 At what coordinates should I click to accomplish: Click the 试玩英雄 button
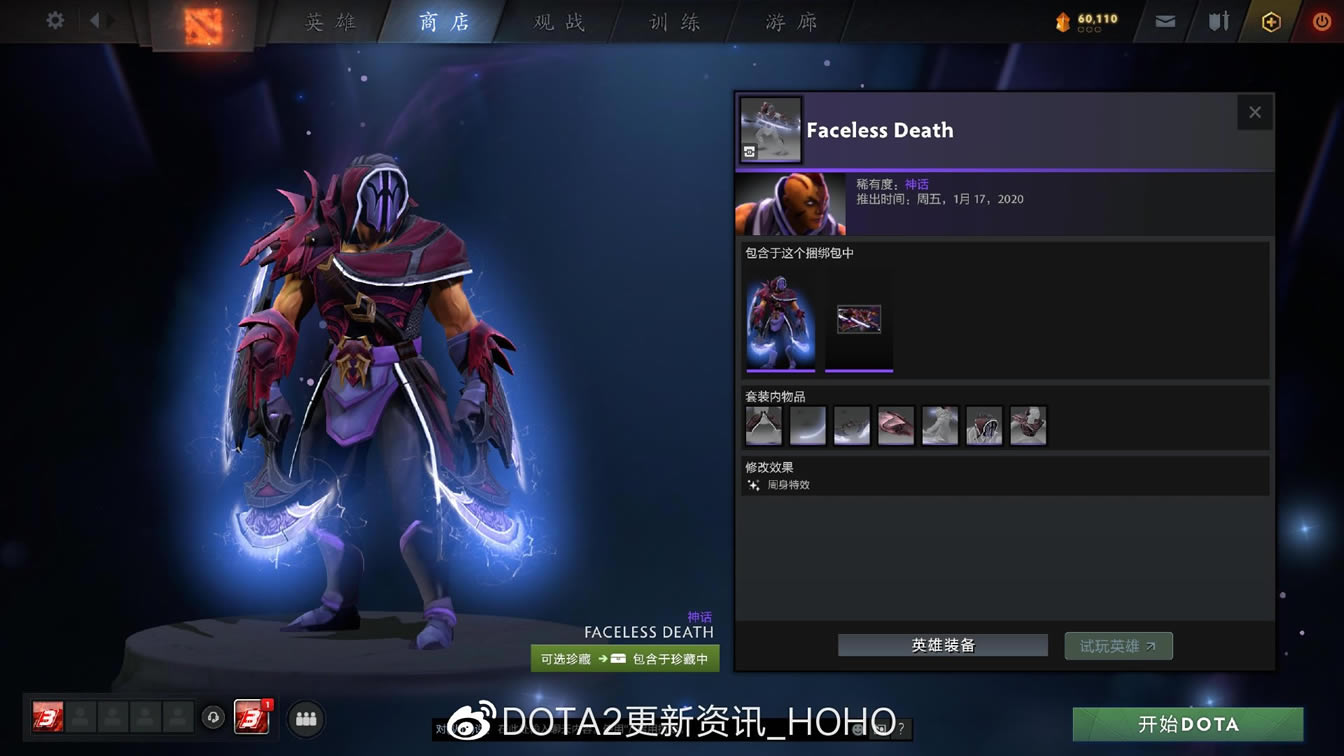pos(1118,645)
